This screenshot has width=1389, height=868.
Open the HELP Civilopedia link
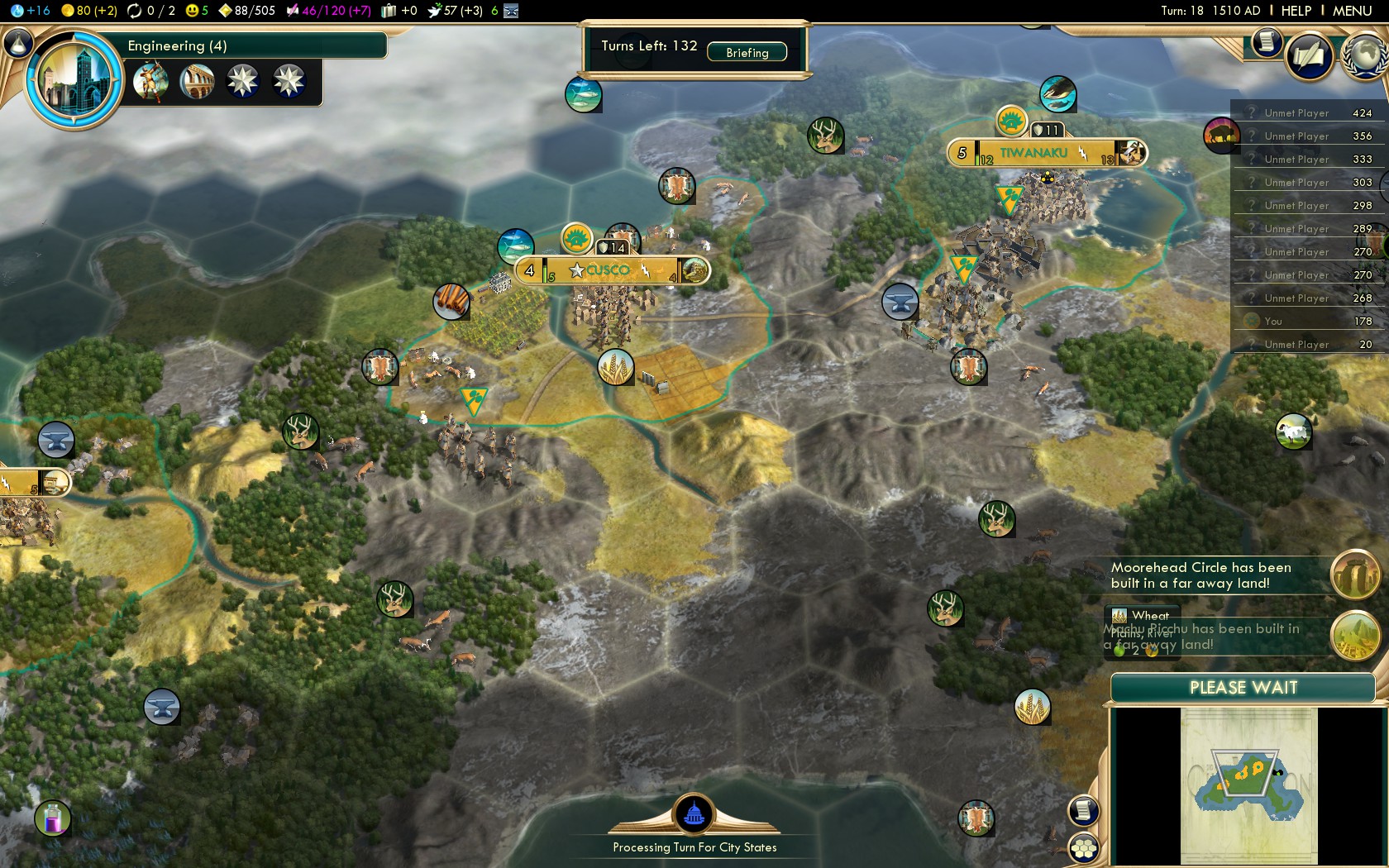tap(1296, 11)
